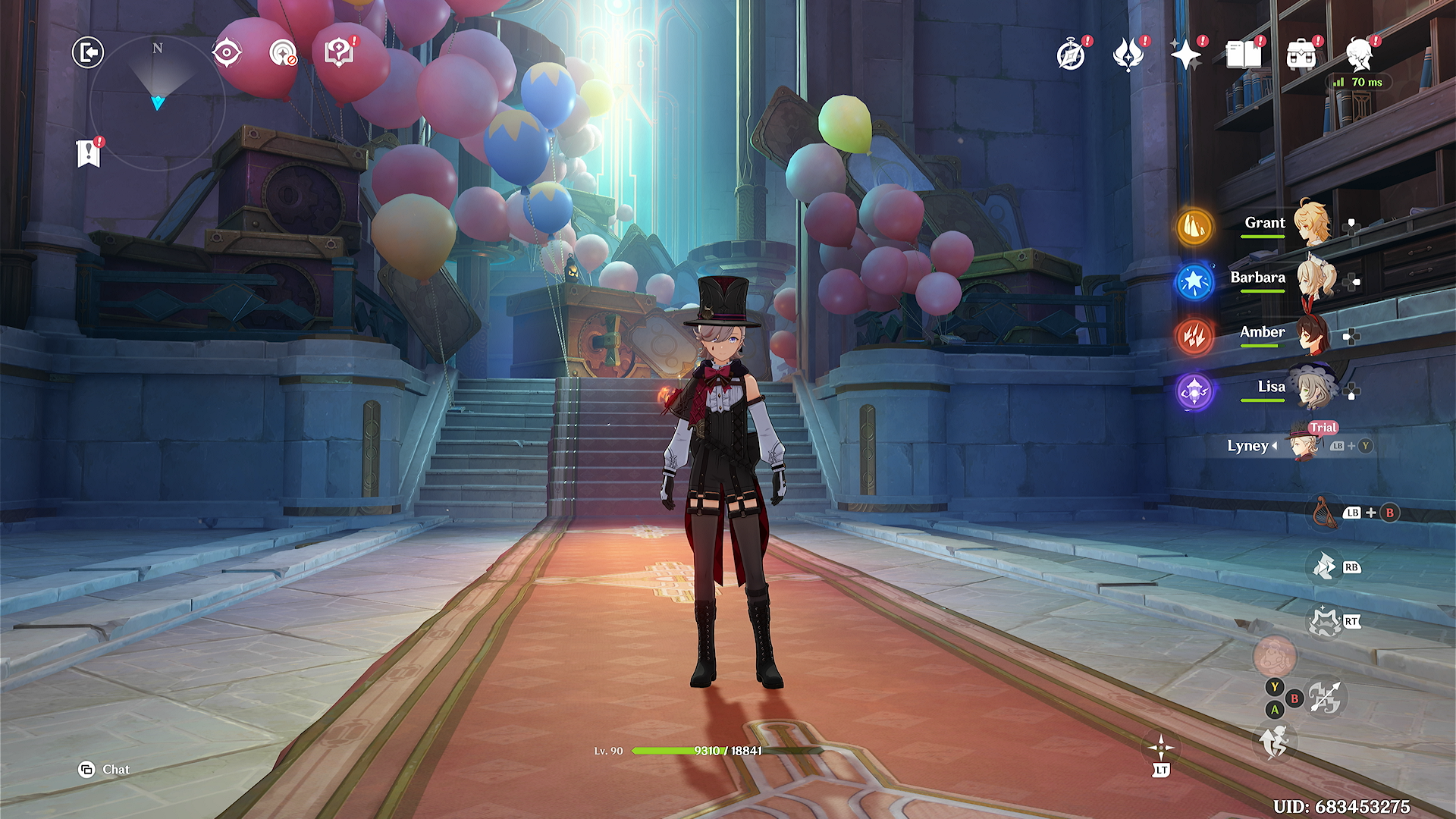1456x819 pixels.
Task: Activate the elemental skill icon
Action: tap(1325, 566)
